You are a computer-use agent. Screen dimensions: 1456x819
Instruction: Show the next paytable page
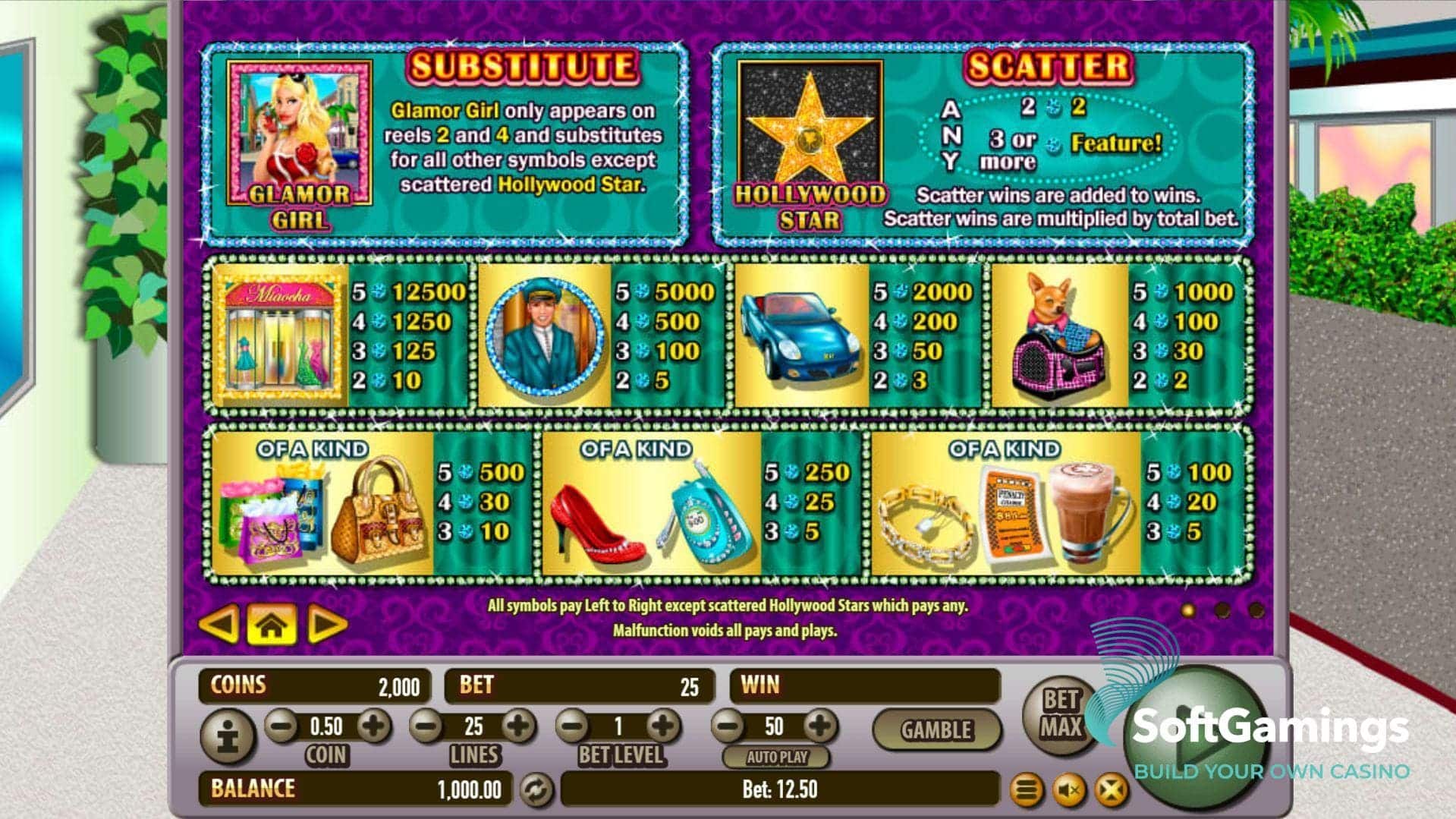(x=327, y=625)
